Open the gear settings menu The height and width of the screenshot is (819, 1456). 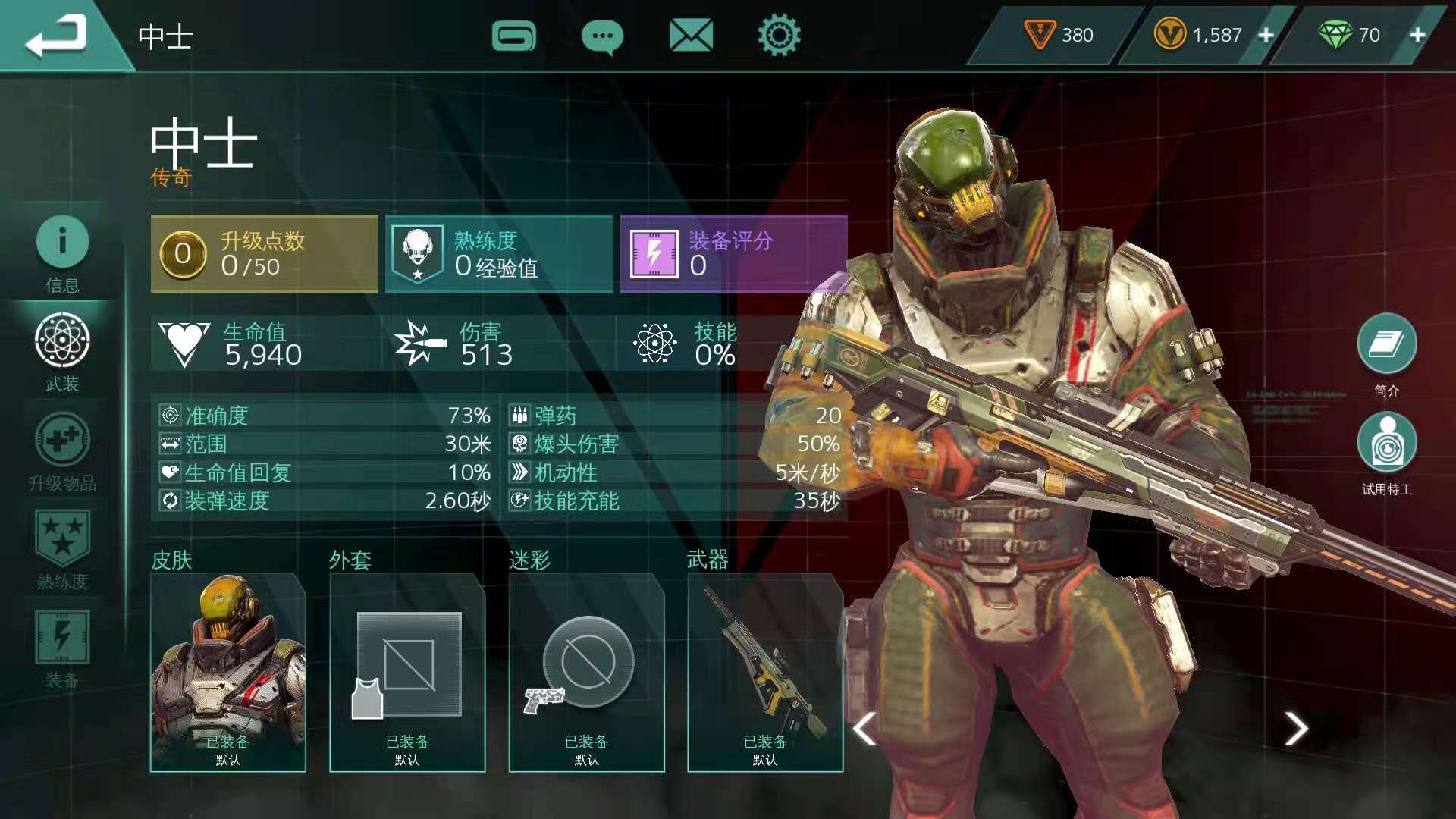(779, 36)
